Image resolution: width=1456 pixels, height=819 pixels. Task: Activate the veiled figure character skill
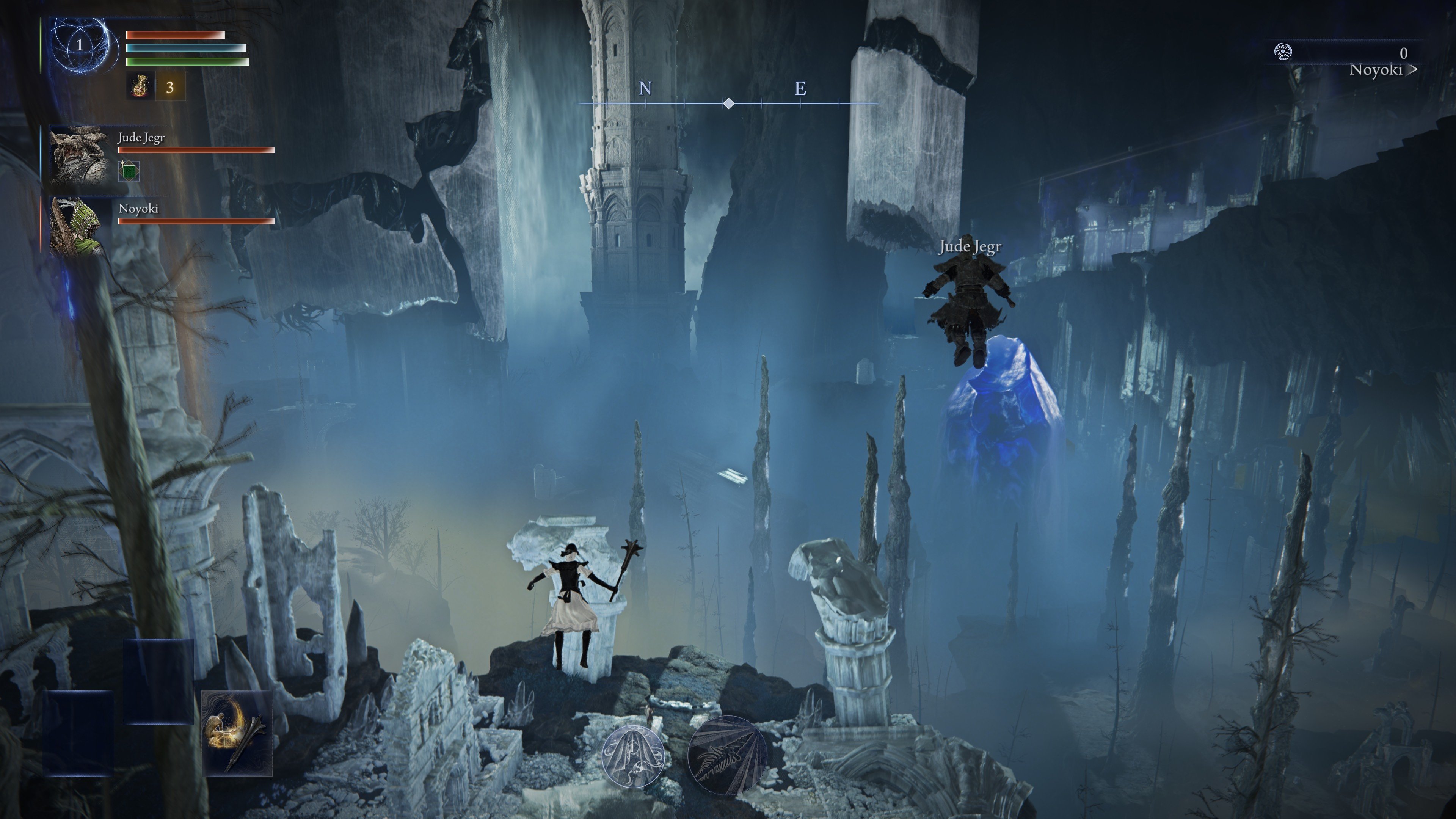[632, 756]
